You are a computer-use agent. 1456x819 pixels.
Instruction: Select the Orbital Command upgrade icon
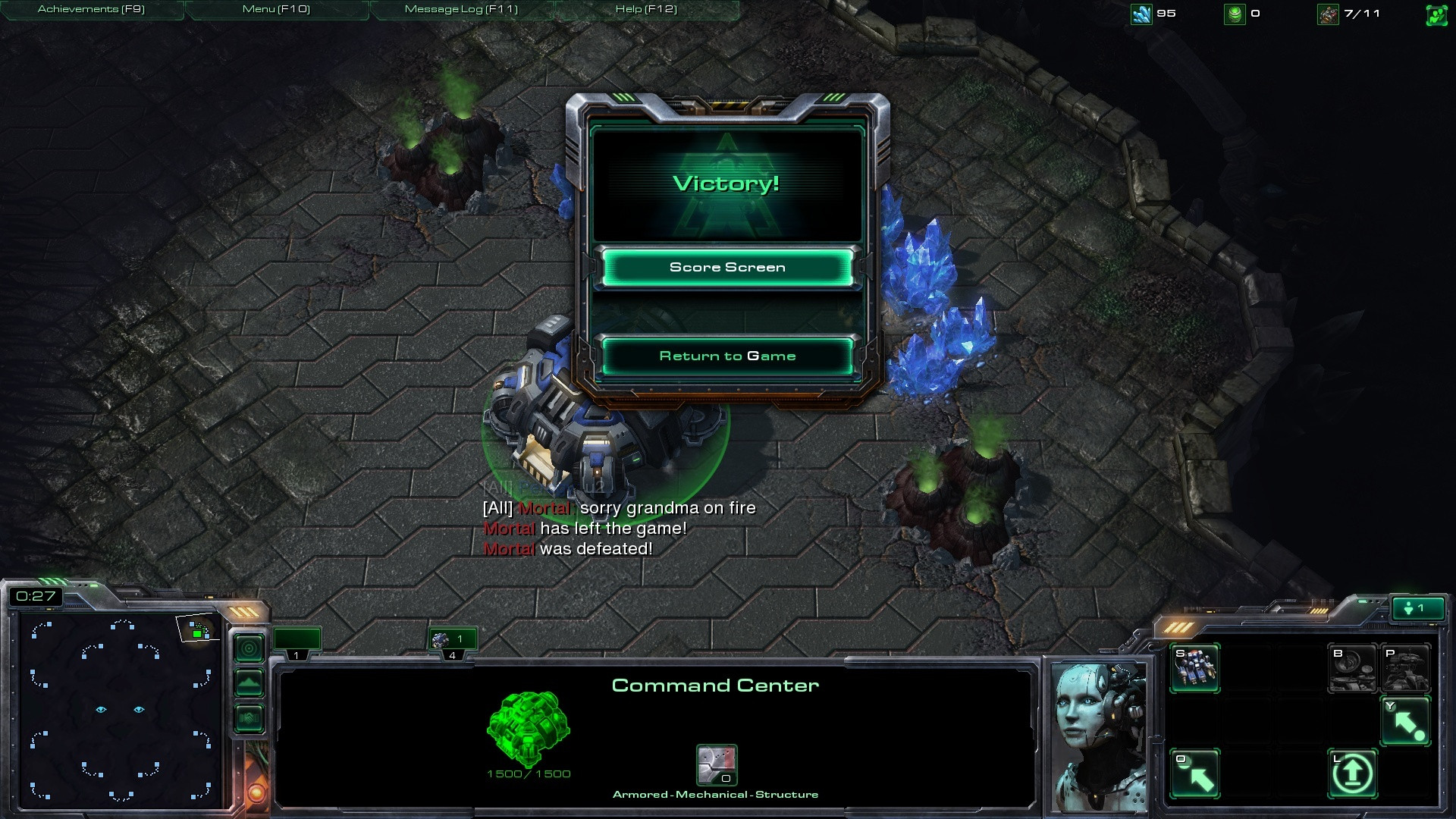tap(1352, 668)
